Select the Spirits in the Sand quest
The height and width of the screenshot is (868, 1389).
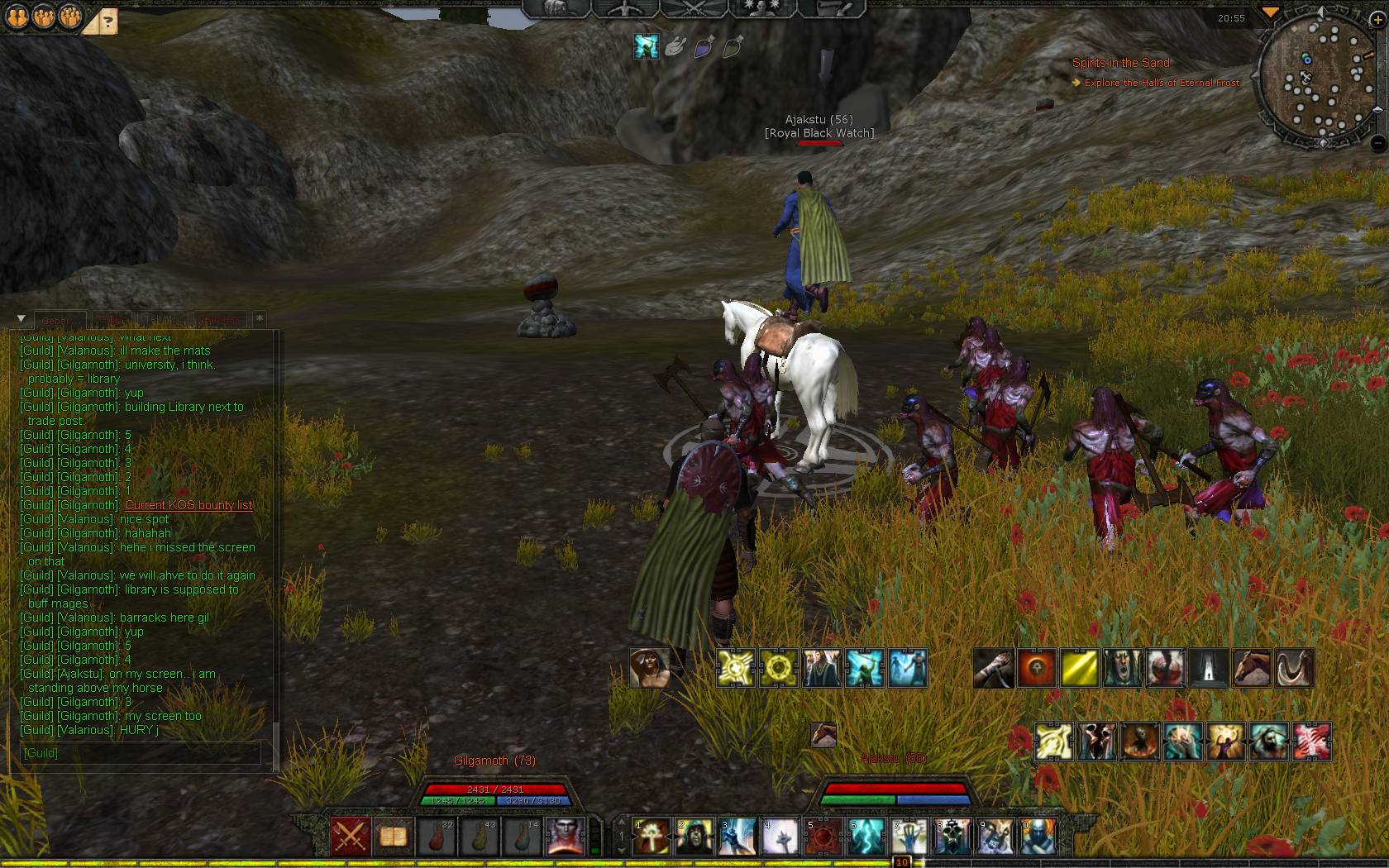click(1120, 63)
